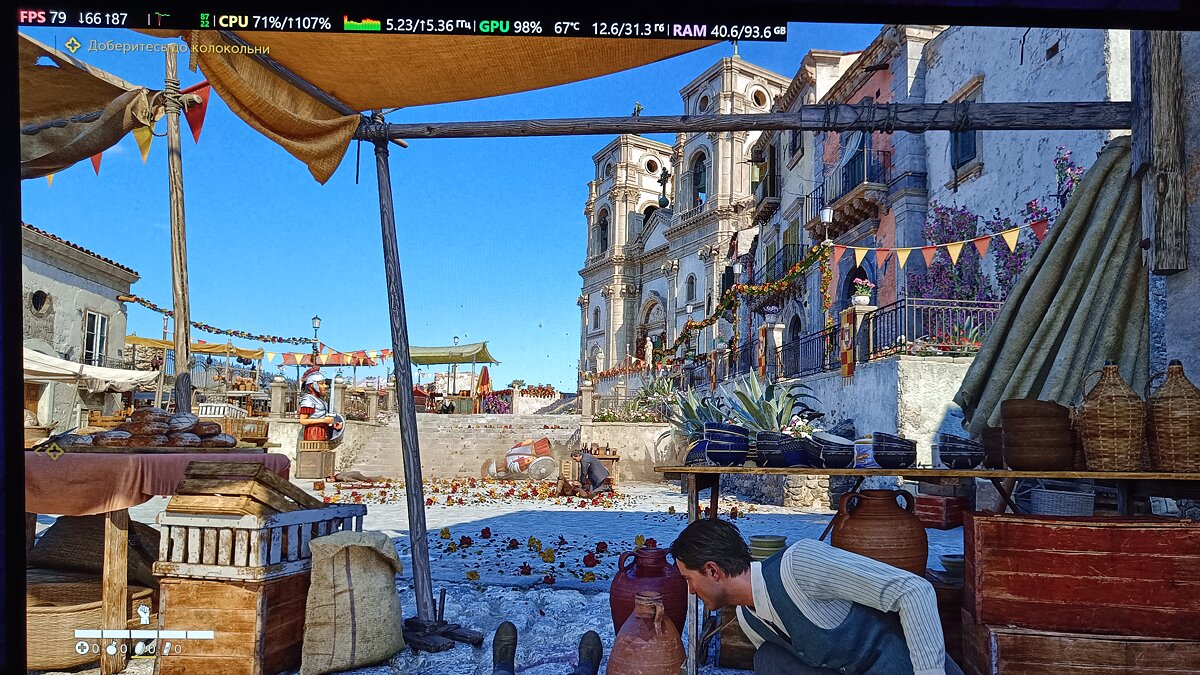The height and width of the screenshot is (675, 1200).
Task: Choose the medkit cross item icon
Action: tap(82, 648)
